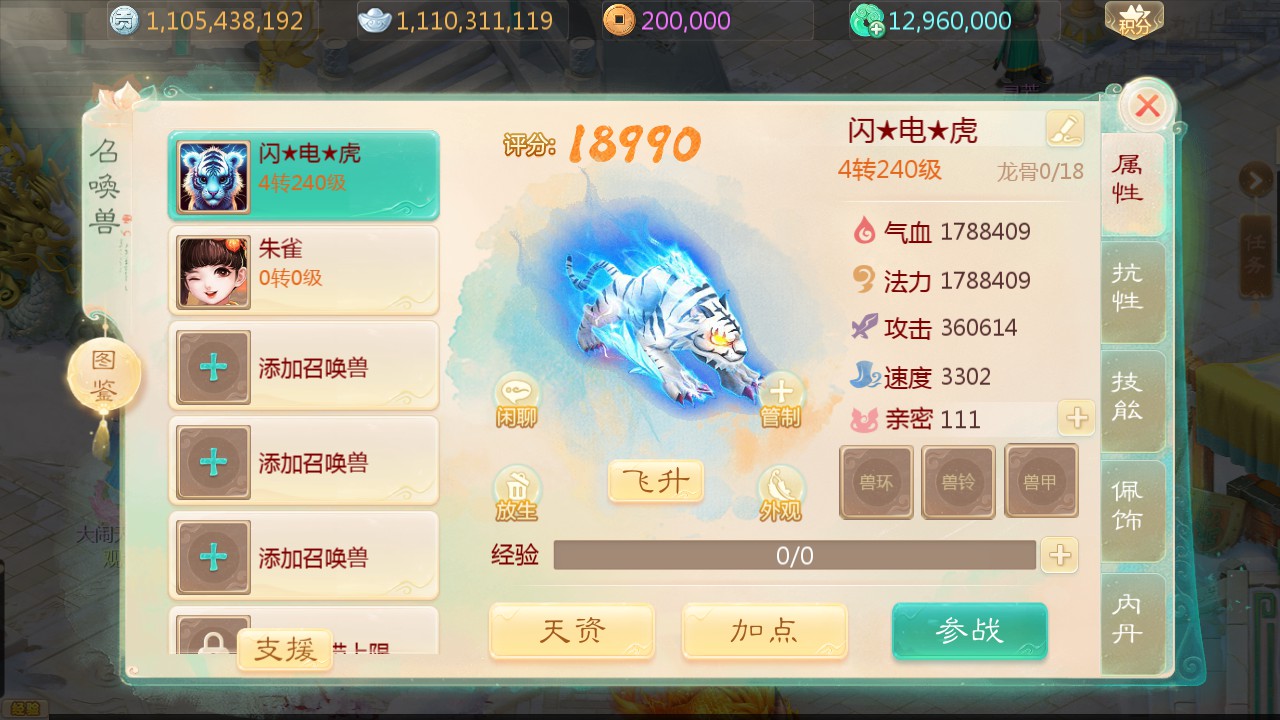Click the 管制 plus icon
1280x720 pixels.
tap(781, 398)
